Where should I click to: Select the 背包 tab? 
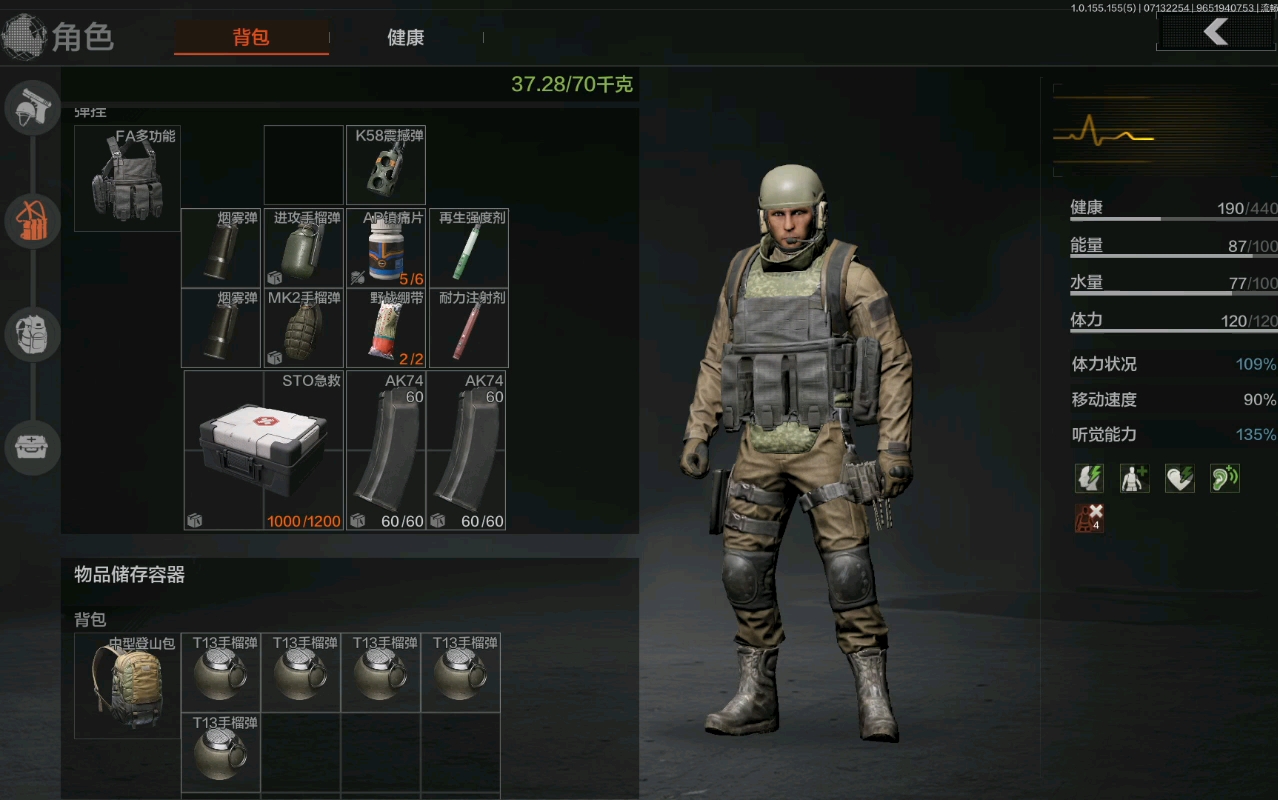251,38
